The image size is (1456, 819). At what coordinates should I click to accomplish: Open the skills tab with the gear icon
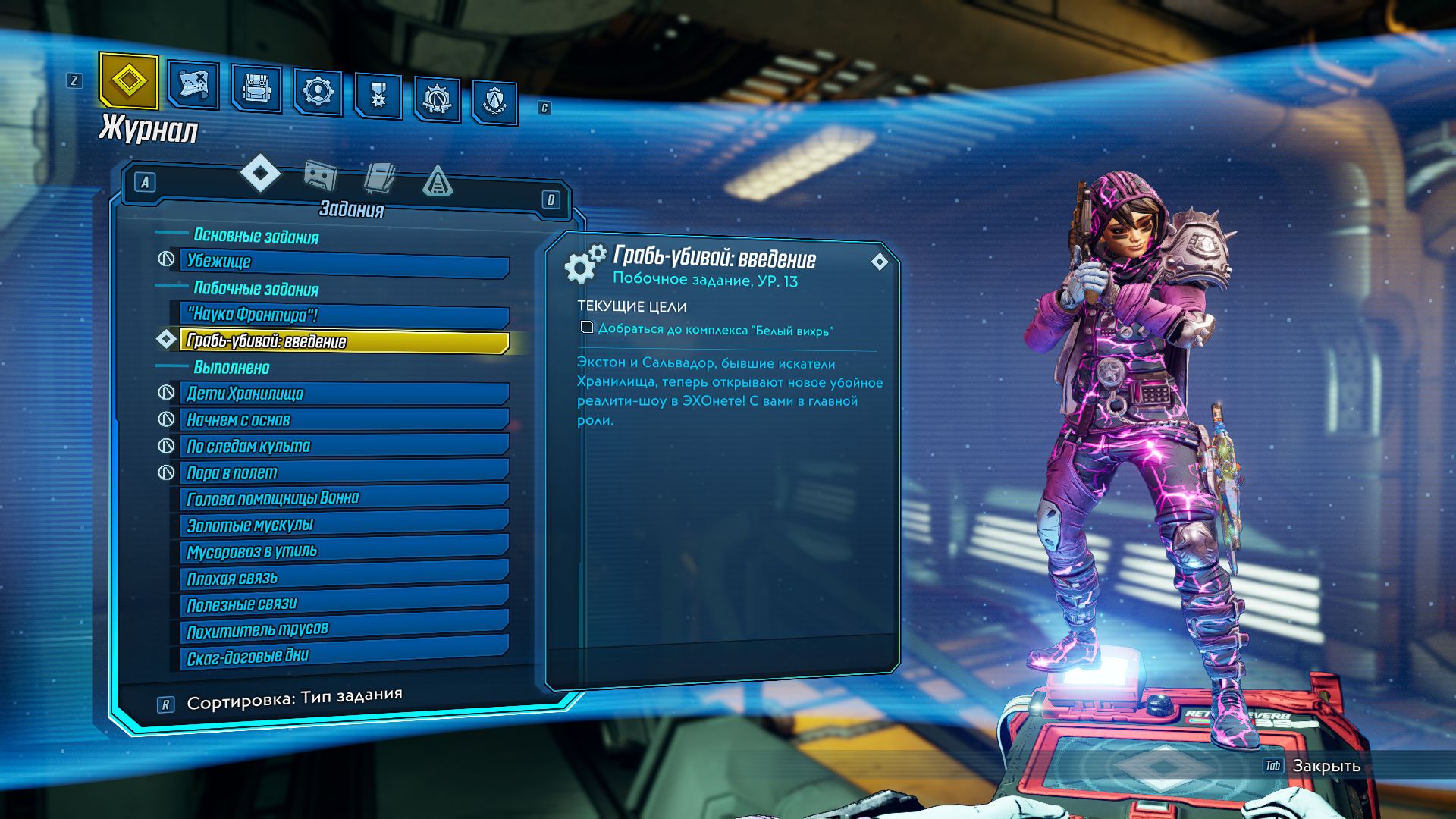(x=318, y=93)
